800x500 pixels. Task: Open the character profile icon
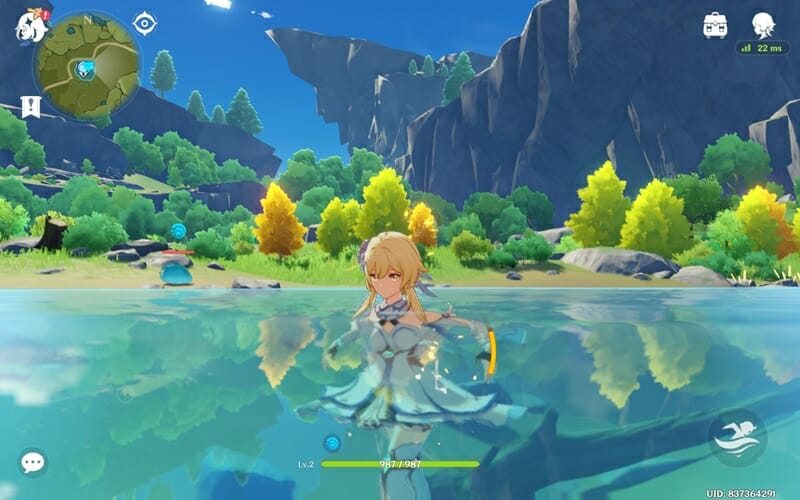tap(763, 24)
